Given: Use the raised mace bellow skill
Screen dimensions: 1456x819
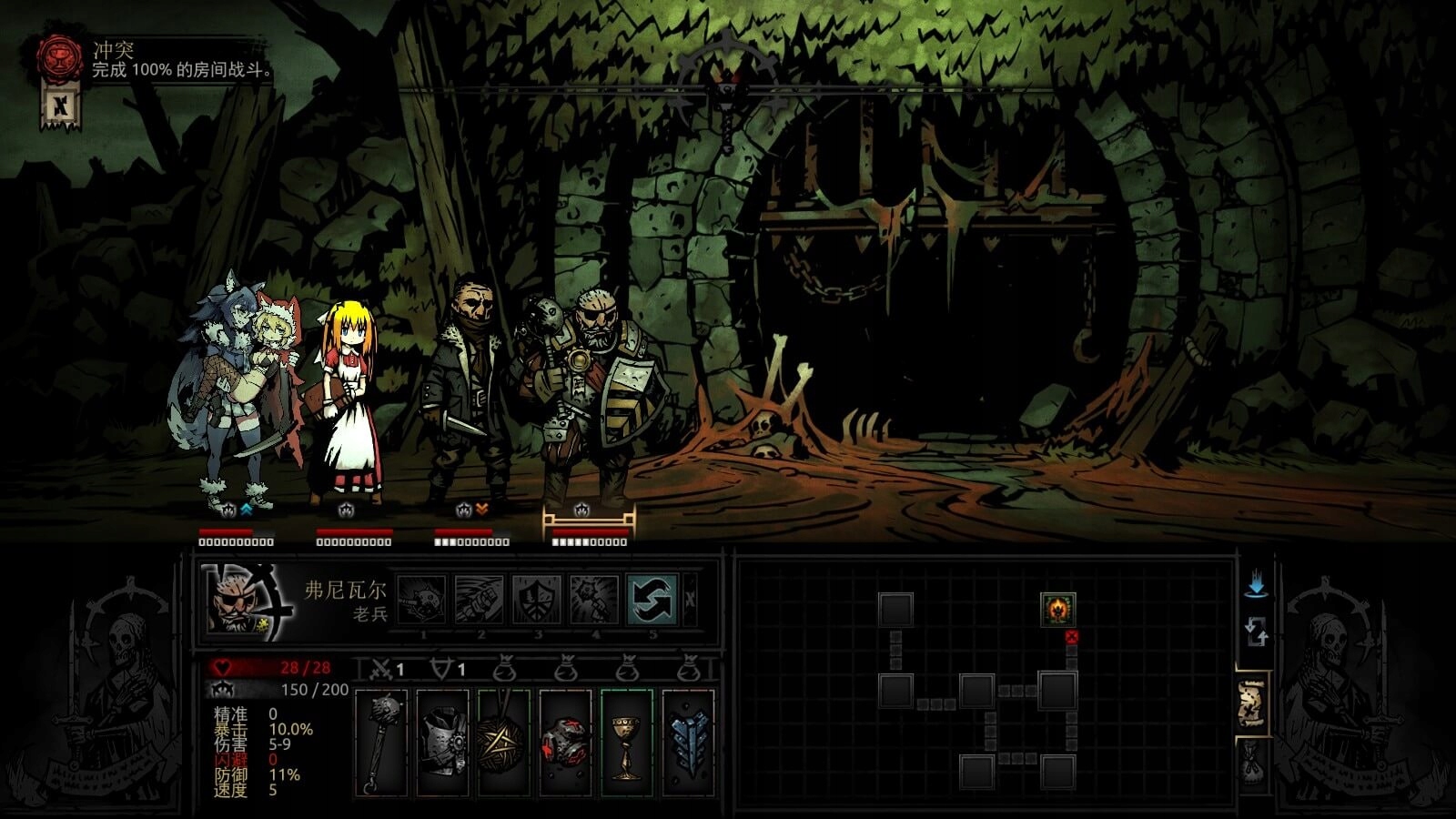Looking at the screenshot, I should tap(593, 600).
